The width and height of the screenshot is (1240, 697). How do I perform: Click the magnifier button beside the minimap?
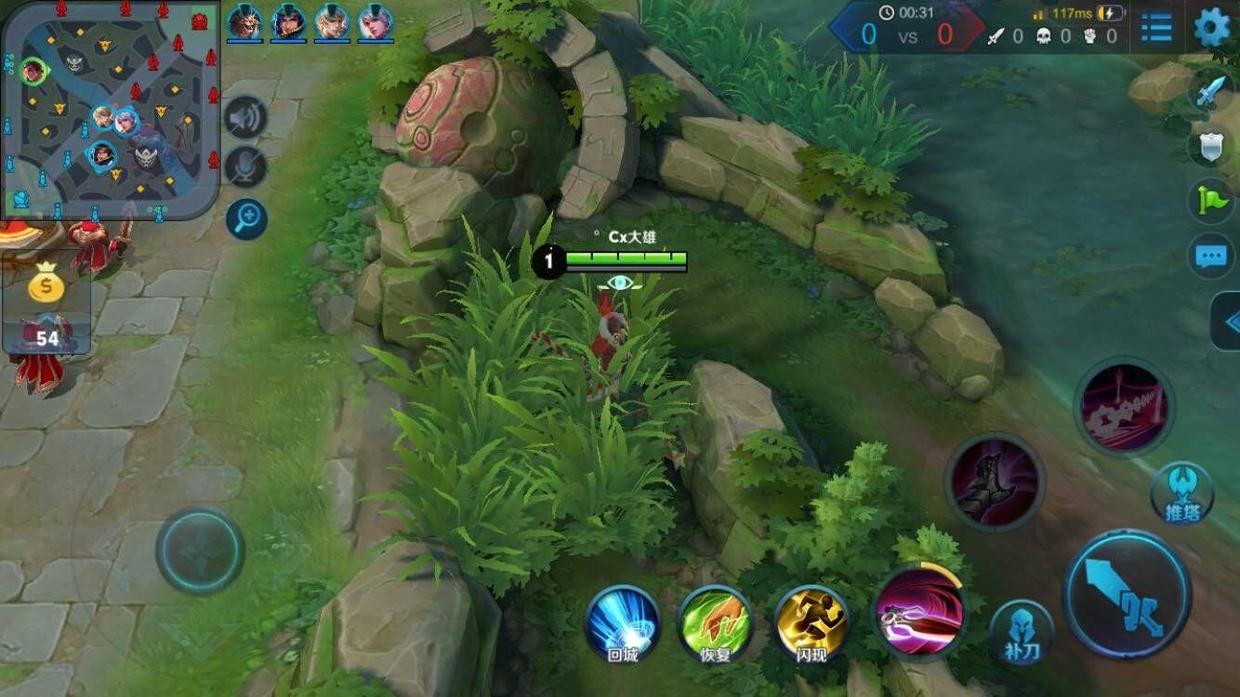coord(245,219)
